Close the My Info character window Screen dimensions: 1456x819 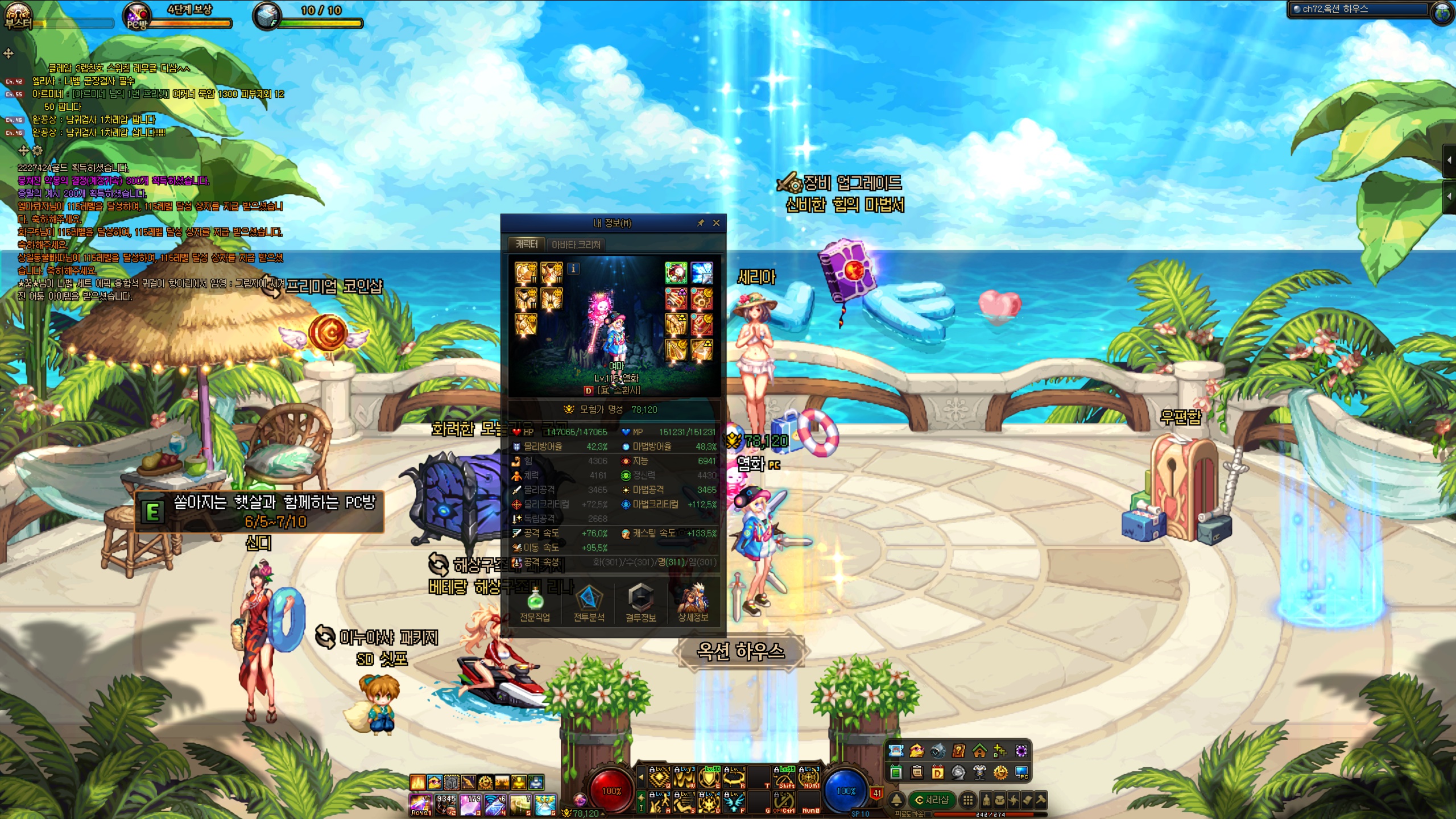click(716, 223)
